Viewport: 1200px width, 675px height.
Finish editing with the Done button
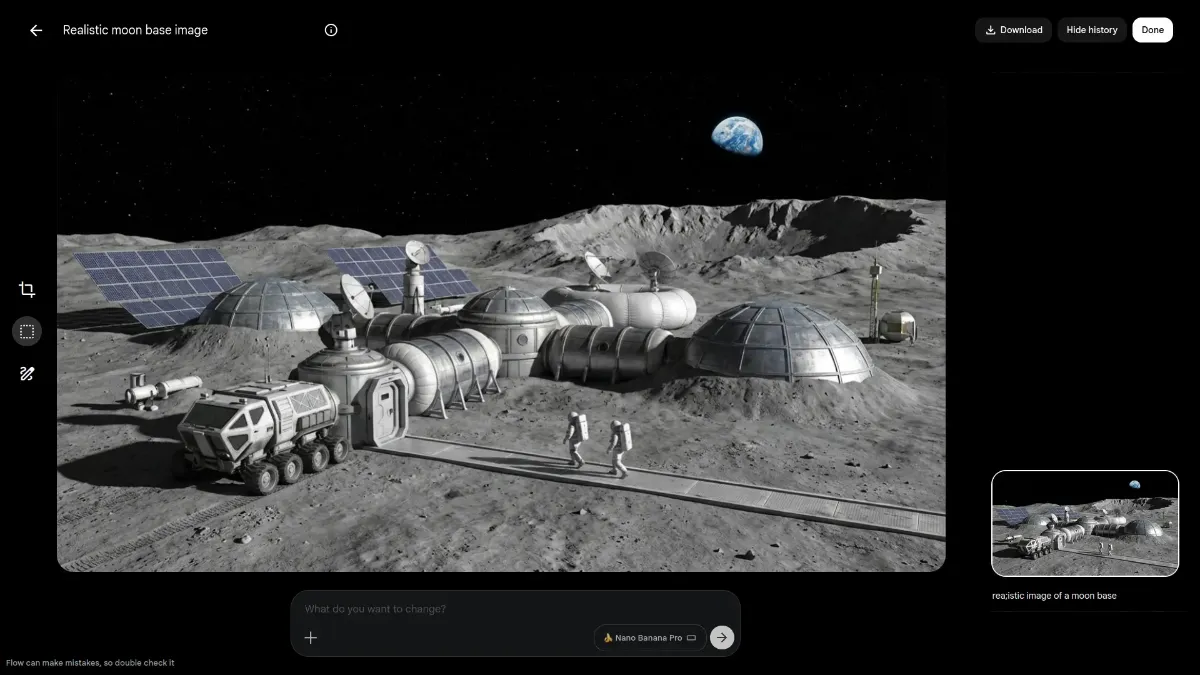point(1152,30)
